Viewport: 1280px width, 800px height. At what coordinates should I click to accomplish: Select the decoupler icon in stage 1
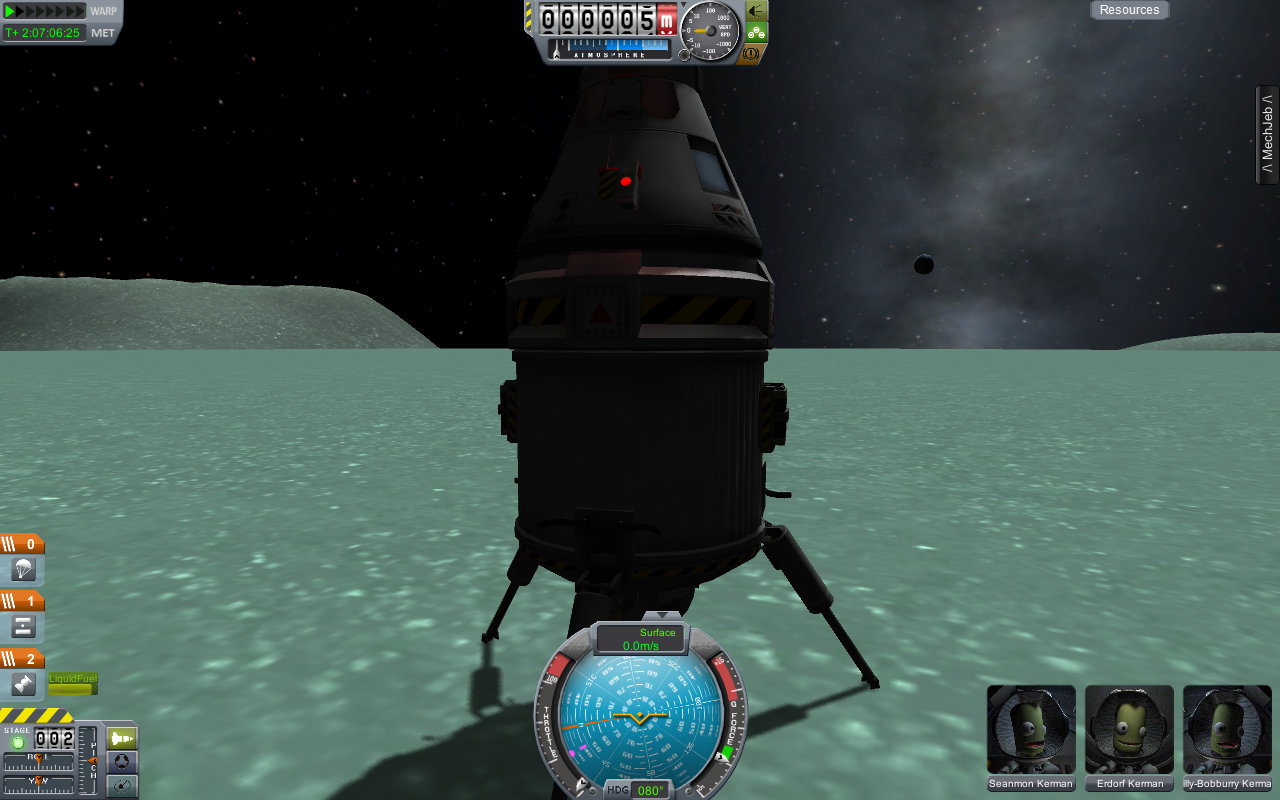coord(24,627)
